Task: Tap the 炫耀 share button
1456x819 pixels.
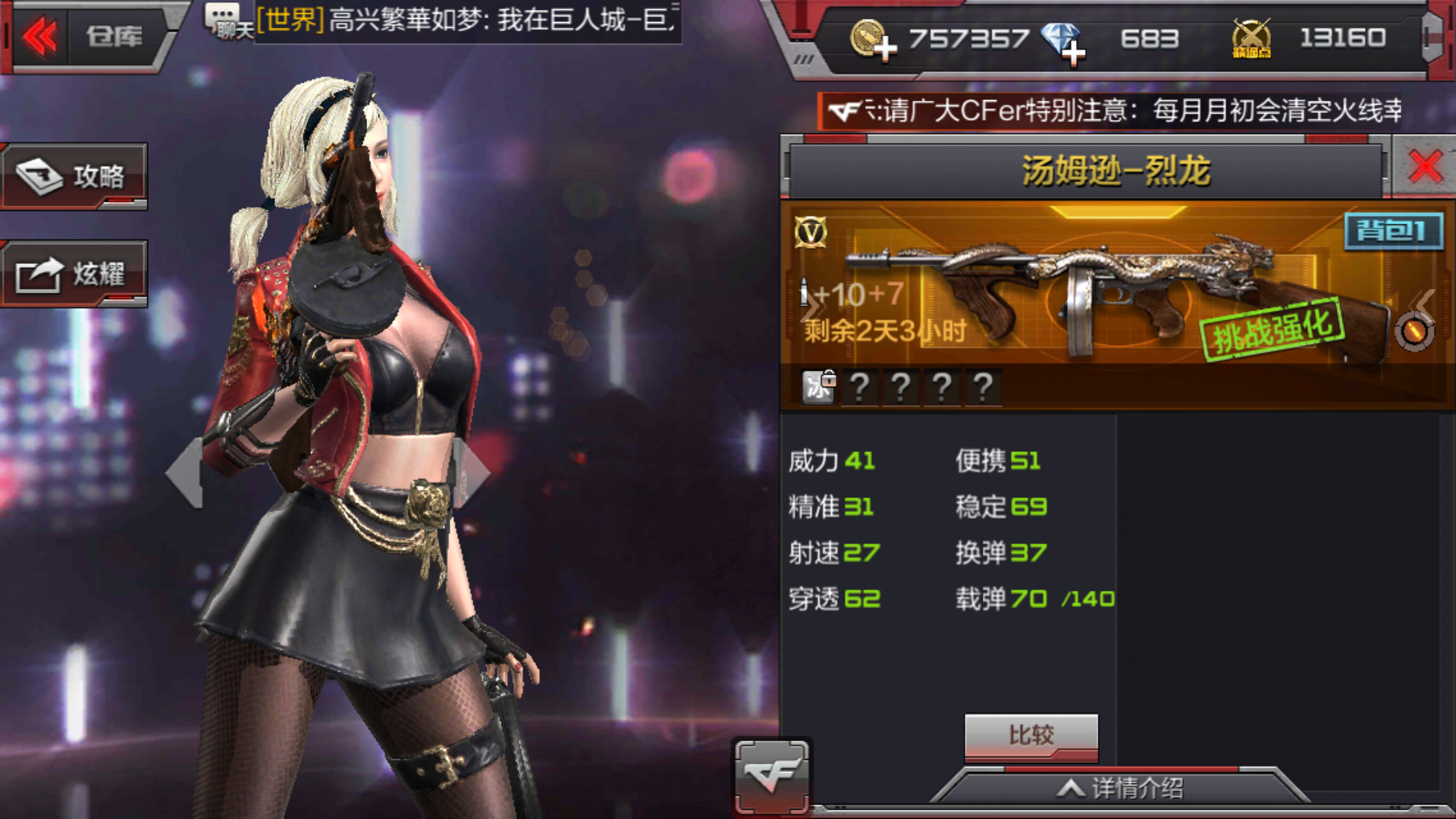Action: coord(74,274)
